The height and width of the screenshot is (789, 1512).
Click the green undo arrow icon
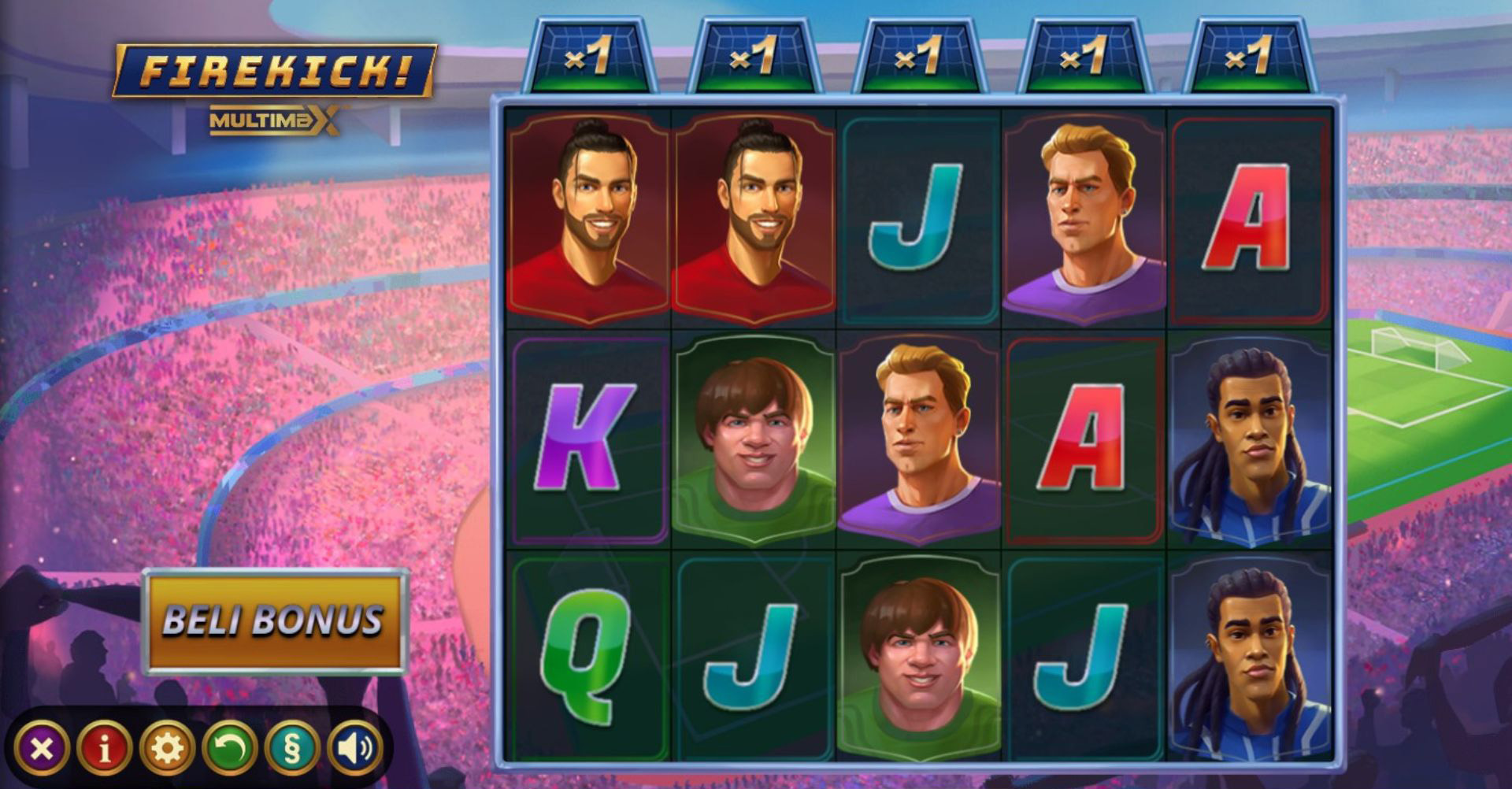[x=230, y=748]
